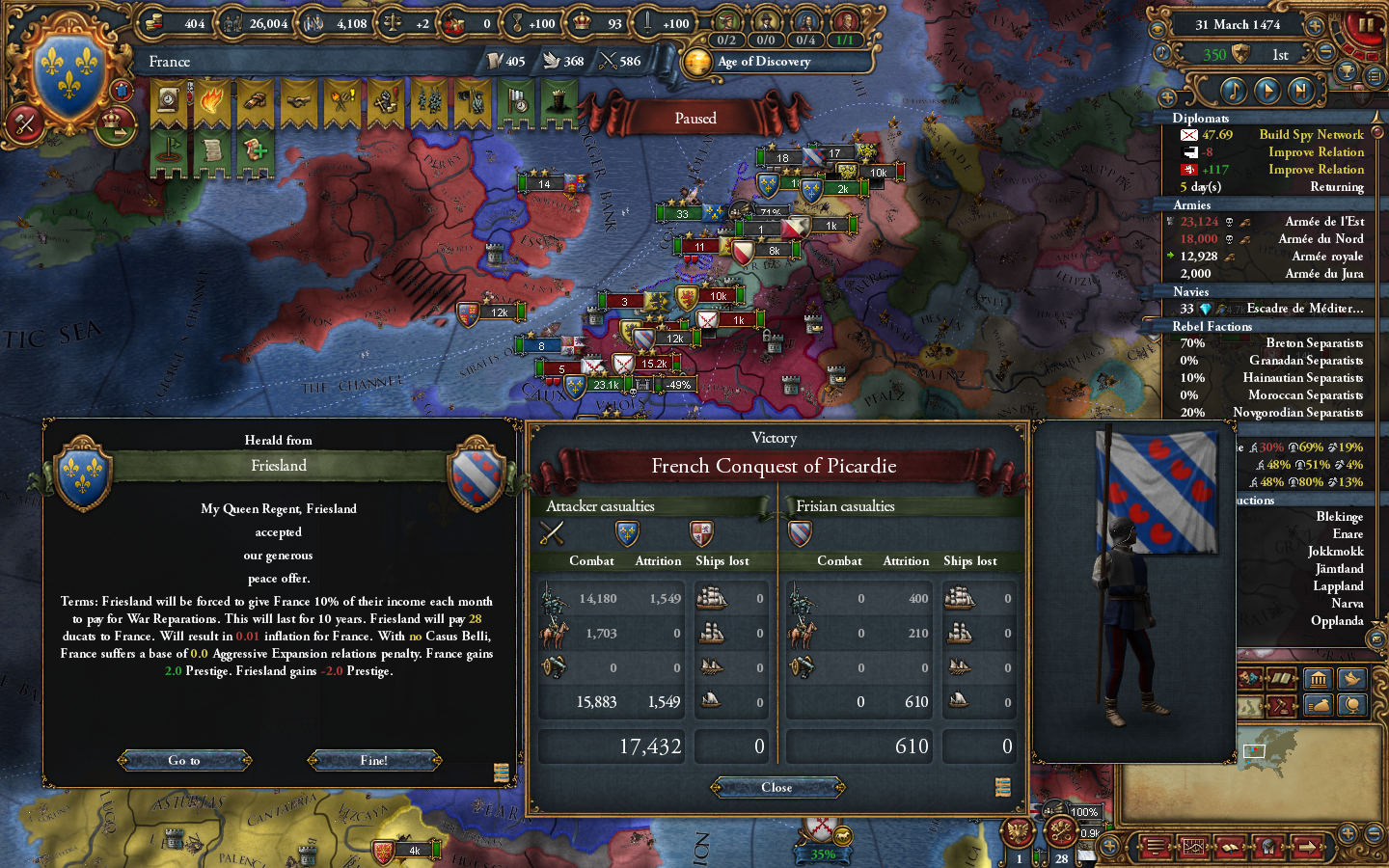This screenshot has height=868, width=1389.
Task: Close the French Conquest of Picardie popup
Action: 777,787
